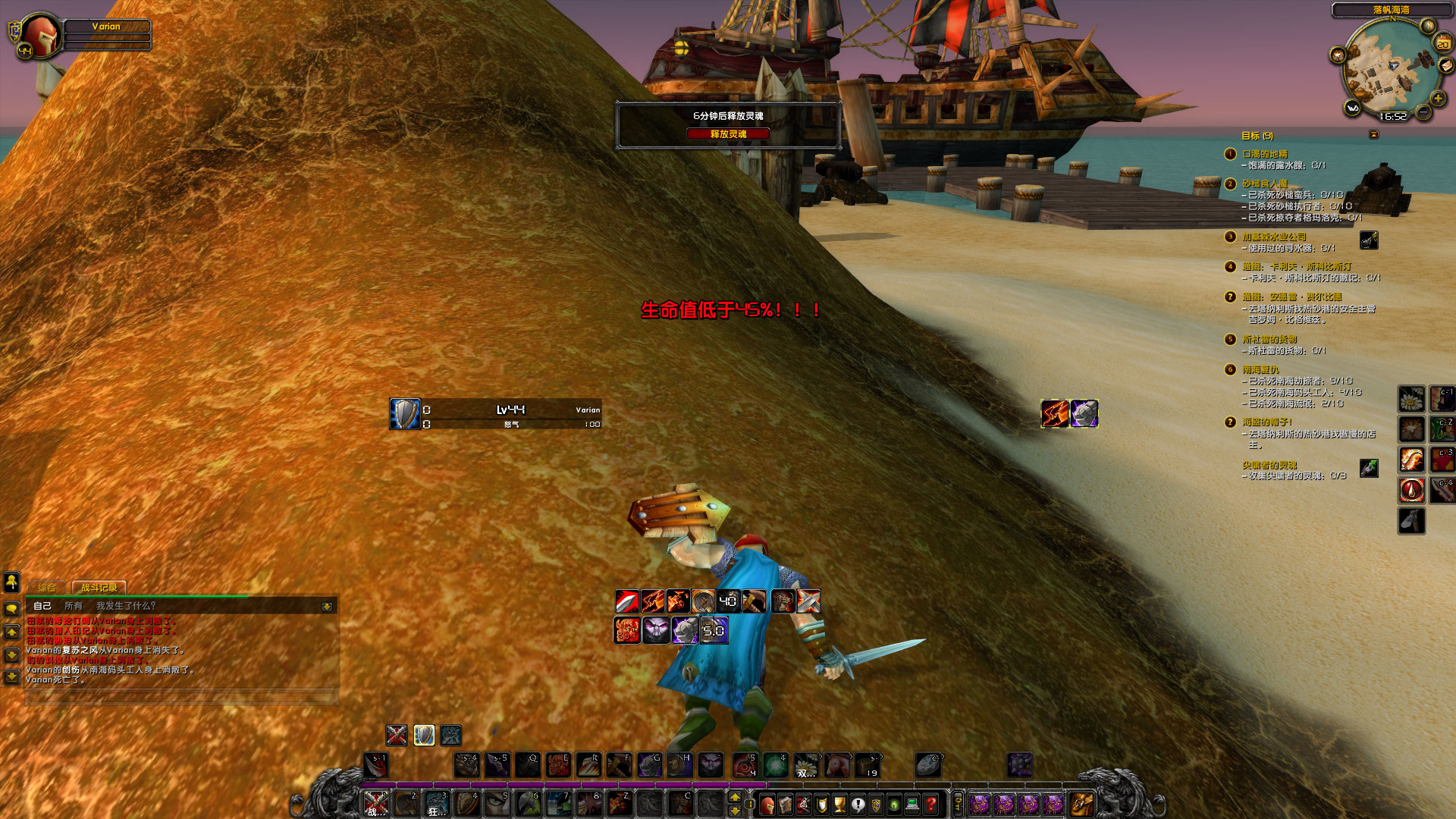Open the first purple bag slot
This screenshot has height=819, width=1456.
coord(980,805)
